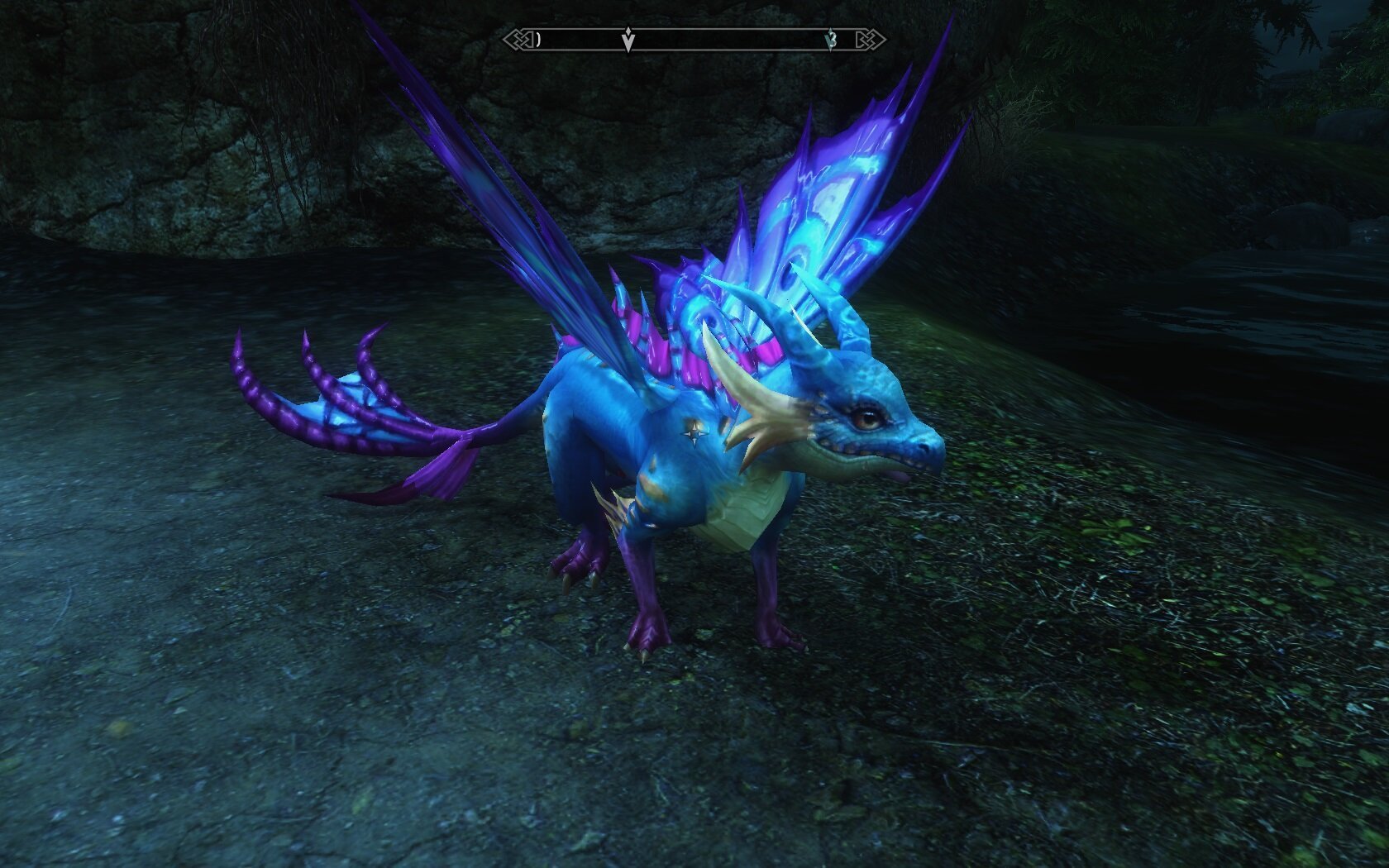The image size is (1389, 868).
Task: Click the center of the compass bar
Action: tap(694, 37)
